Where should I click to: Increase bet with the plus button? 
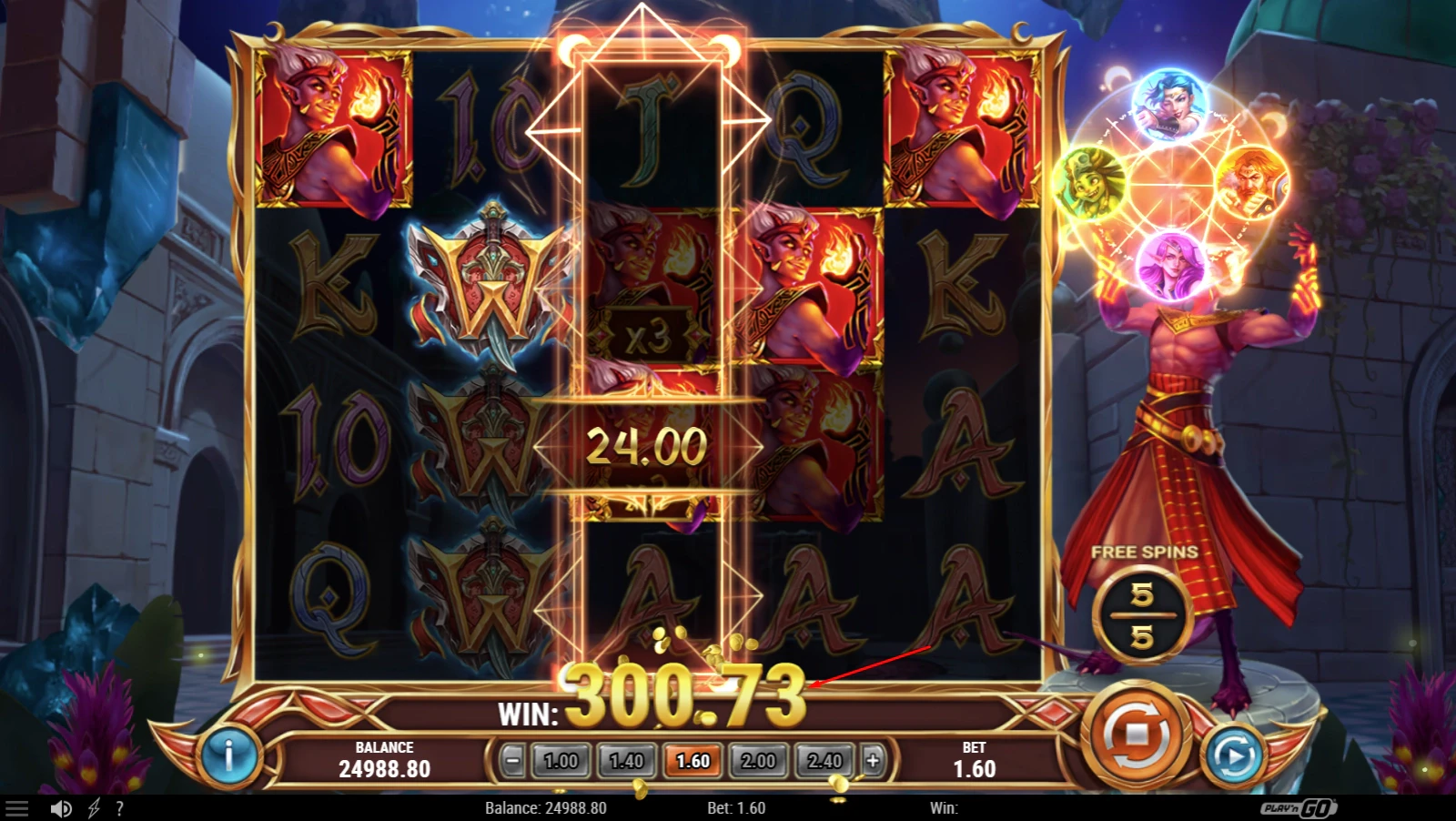pos(872,760)
